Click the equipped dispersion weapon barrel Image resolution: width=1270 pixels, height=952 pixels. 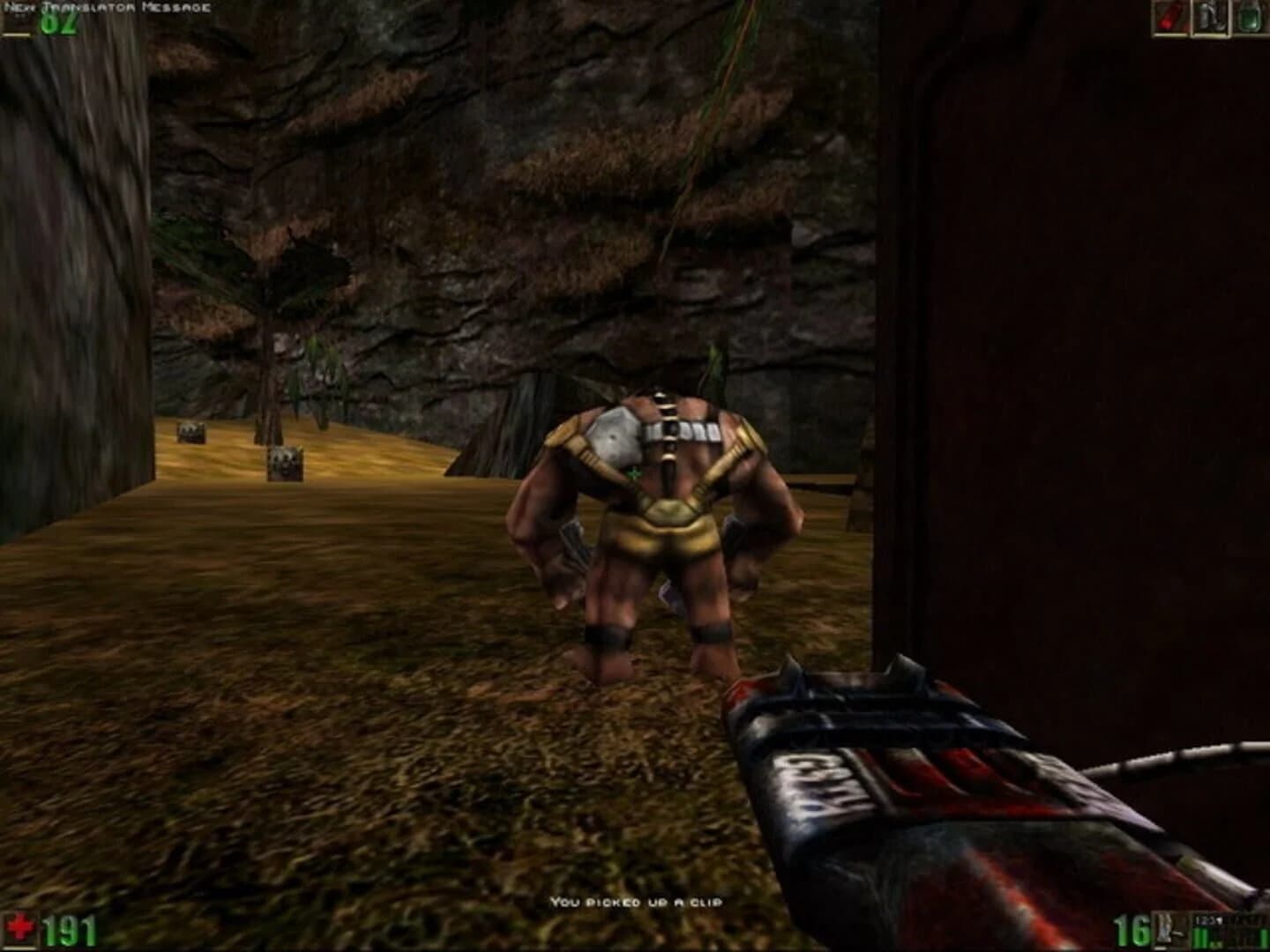click(x=926, y=767)
